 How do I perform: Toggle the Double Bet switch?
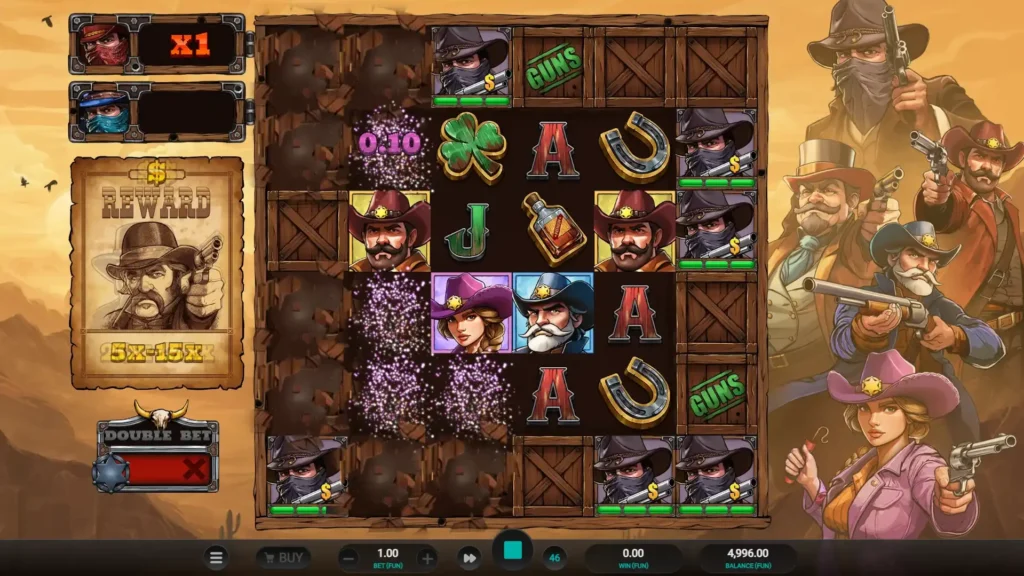[x=157, y=469]
